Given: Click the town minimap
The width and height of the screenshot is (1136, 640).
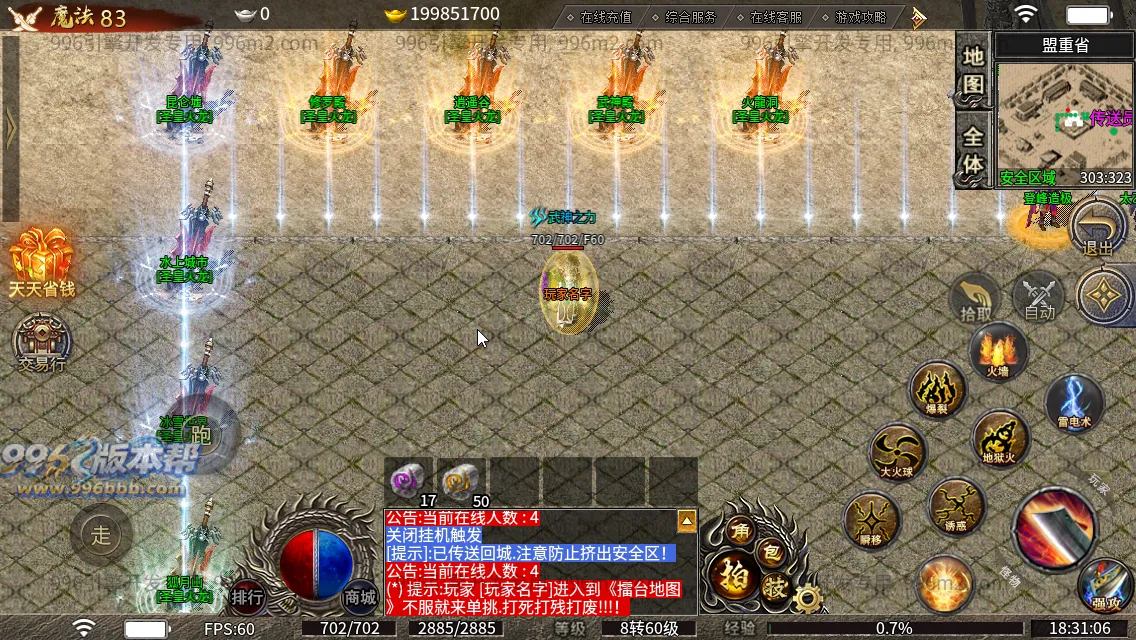Looking at the screenshot, I should pos(1064,118).
